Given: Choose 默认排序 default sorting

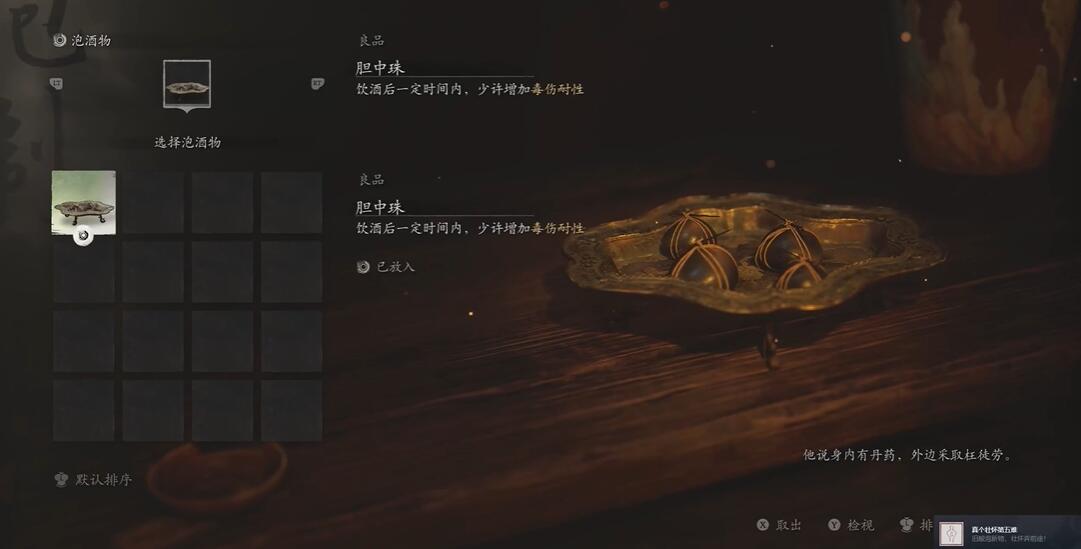Looking at the screenshot, I should pos(94,480).
